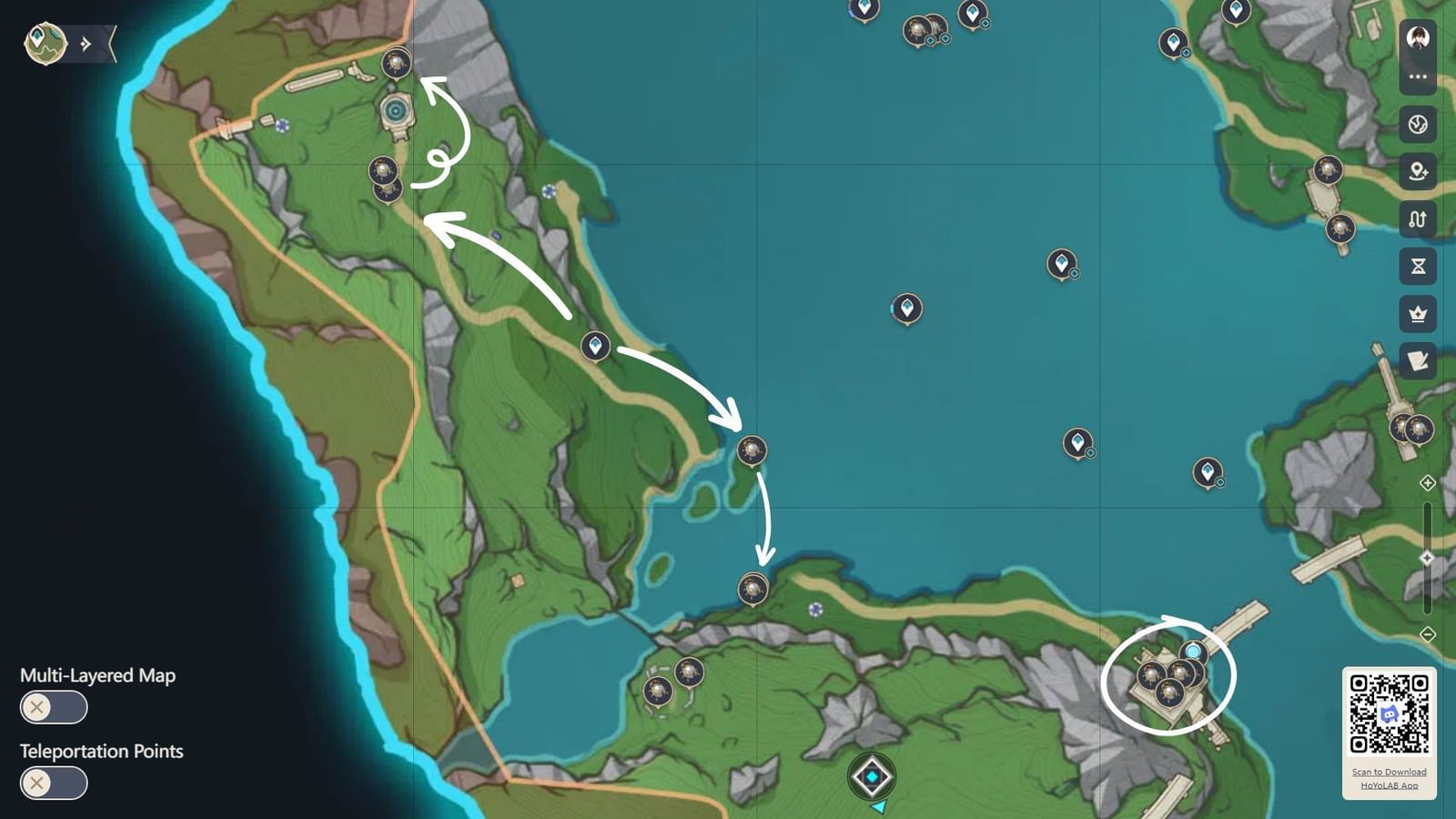1456x819 pixels.
Task: Enable the Multi-Layered Map toggle
Action: [53, 707]
